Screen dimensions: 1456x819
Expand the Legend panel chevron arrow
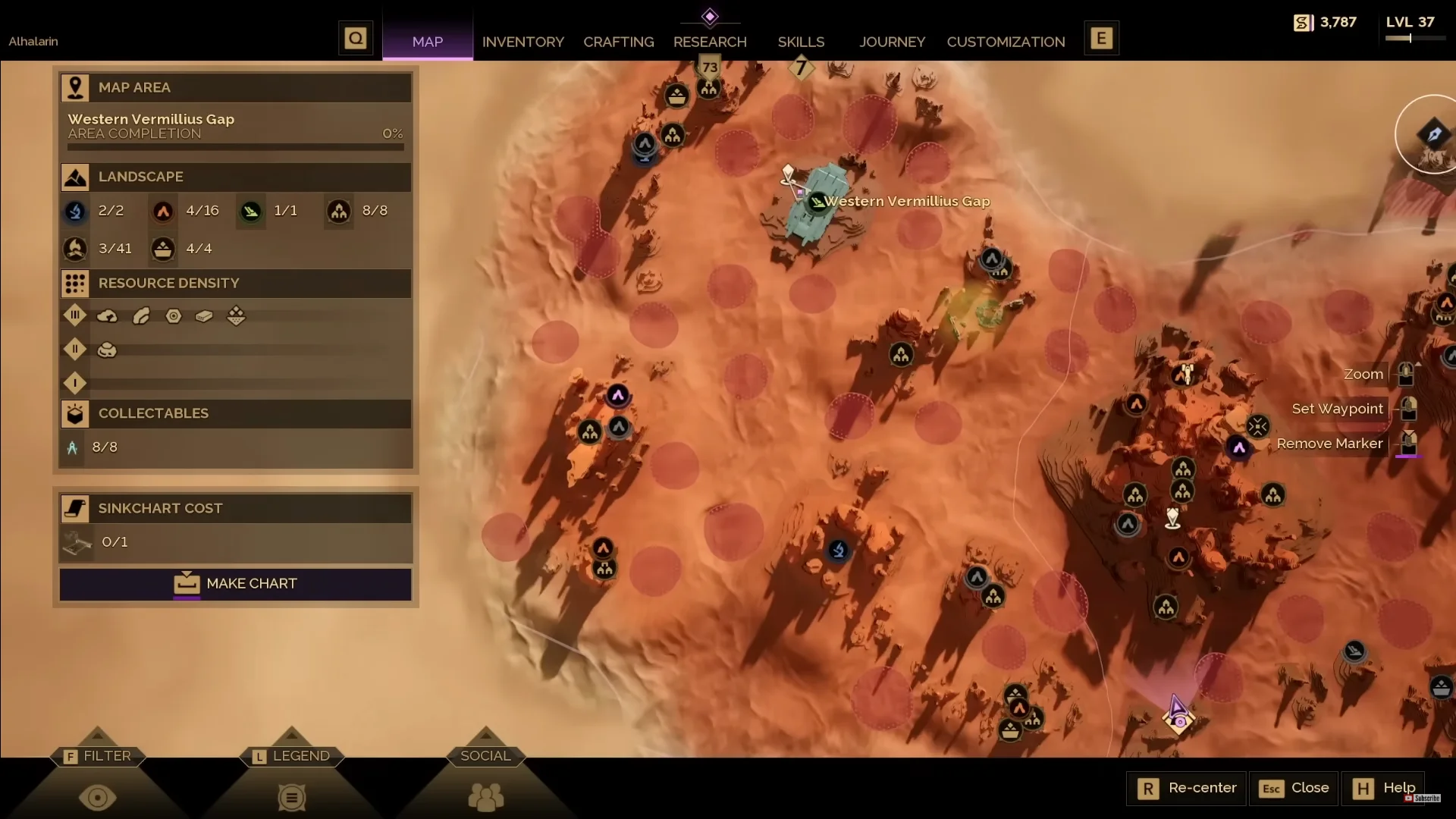point(292,734)
